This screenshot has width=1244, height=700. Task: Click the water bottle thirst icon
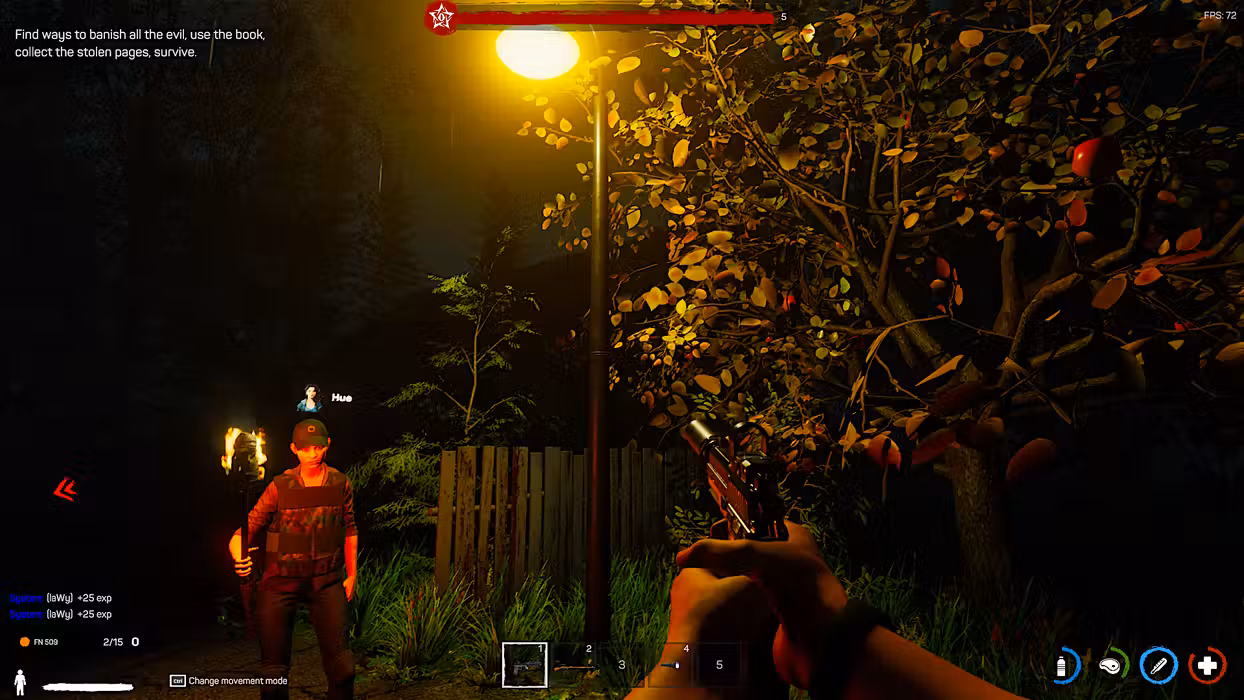[1064, 666]
